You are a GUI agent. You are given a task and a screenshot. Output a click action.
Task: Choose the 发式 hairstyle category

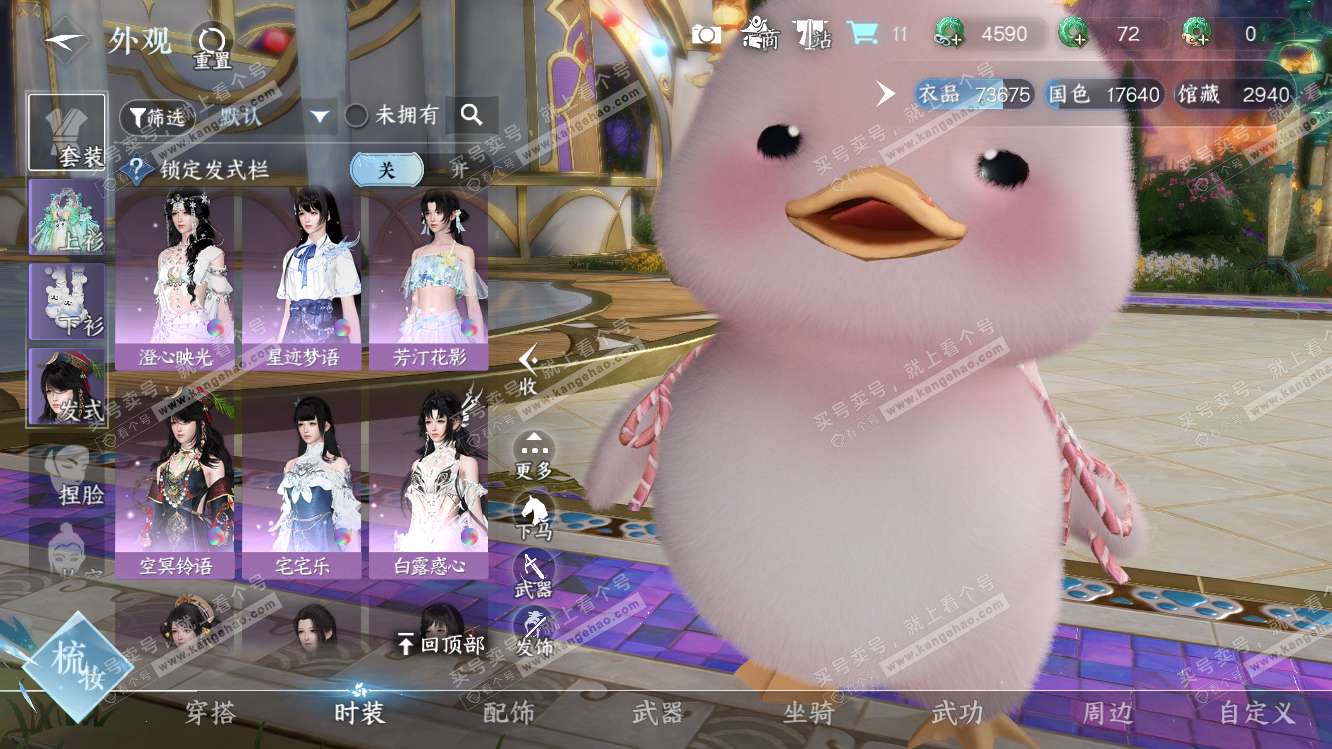tap(67, 386)
